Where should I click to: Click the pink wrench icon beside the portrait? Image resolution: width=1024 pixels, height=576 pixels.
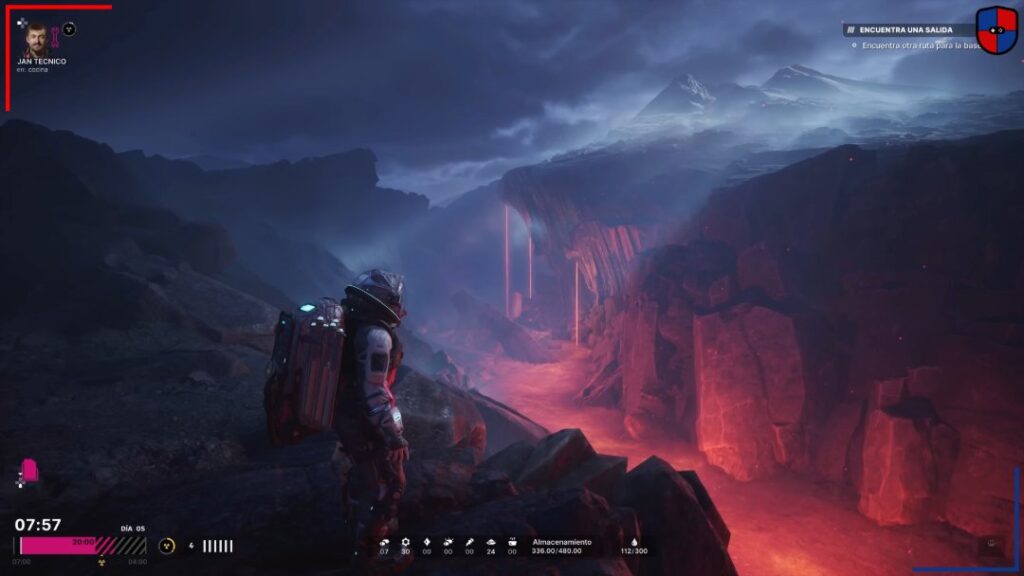(x=56, y=40)
